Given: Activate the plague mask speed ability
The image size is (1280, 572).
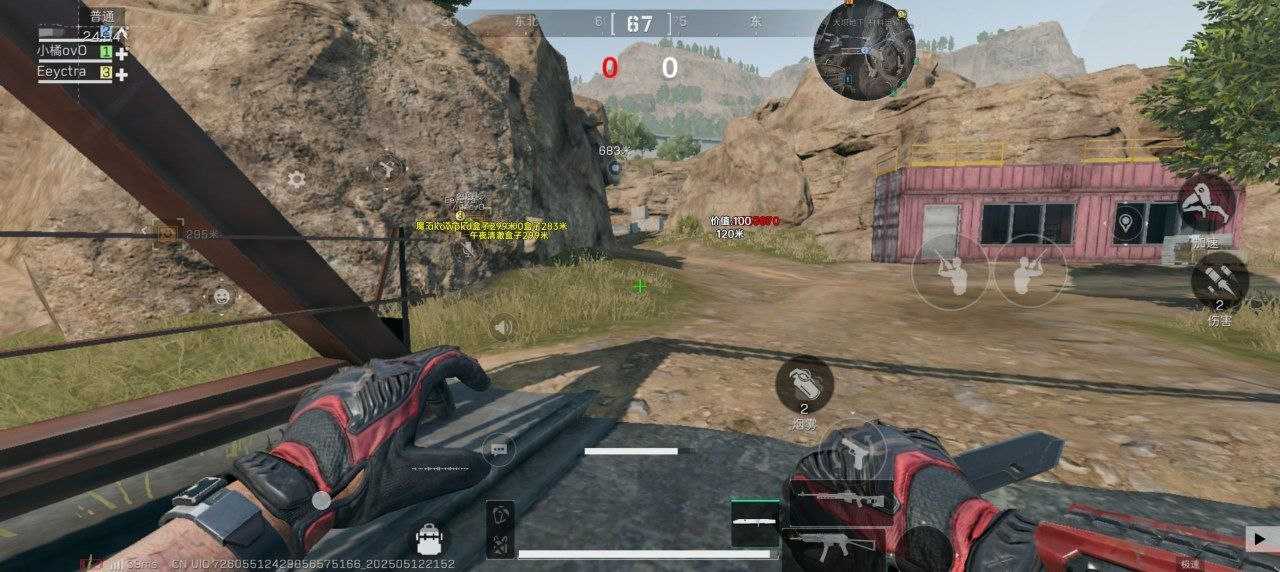Looking at the screenshot, I should (1206, 204).
